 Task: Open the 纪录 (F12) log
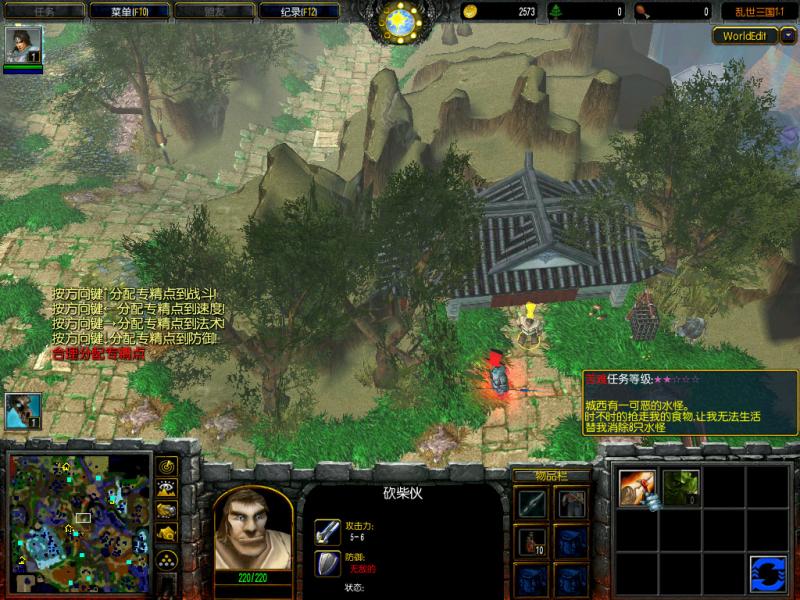click(296, 11)
